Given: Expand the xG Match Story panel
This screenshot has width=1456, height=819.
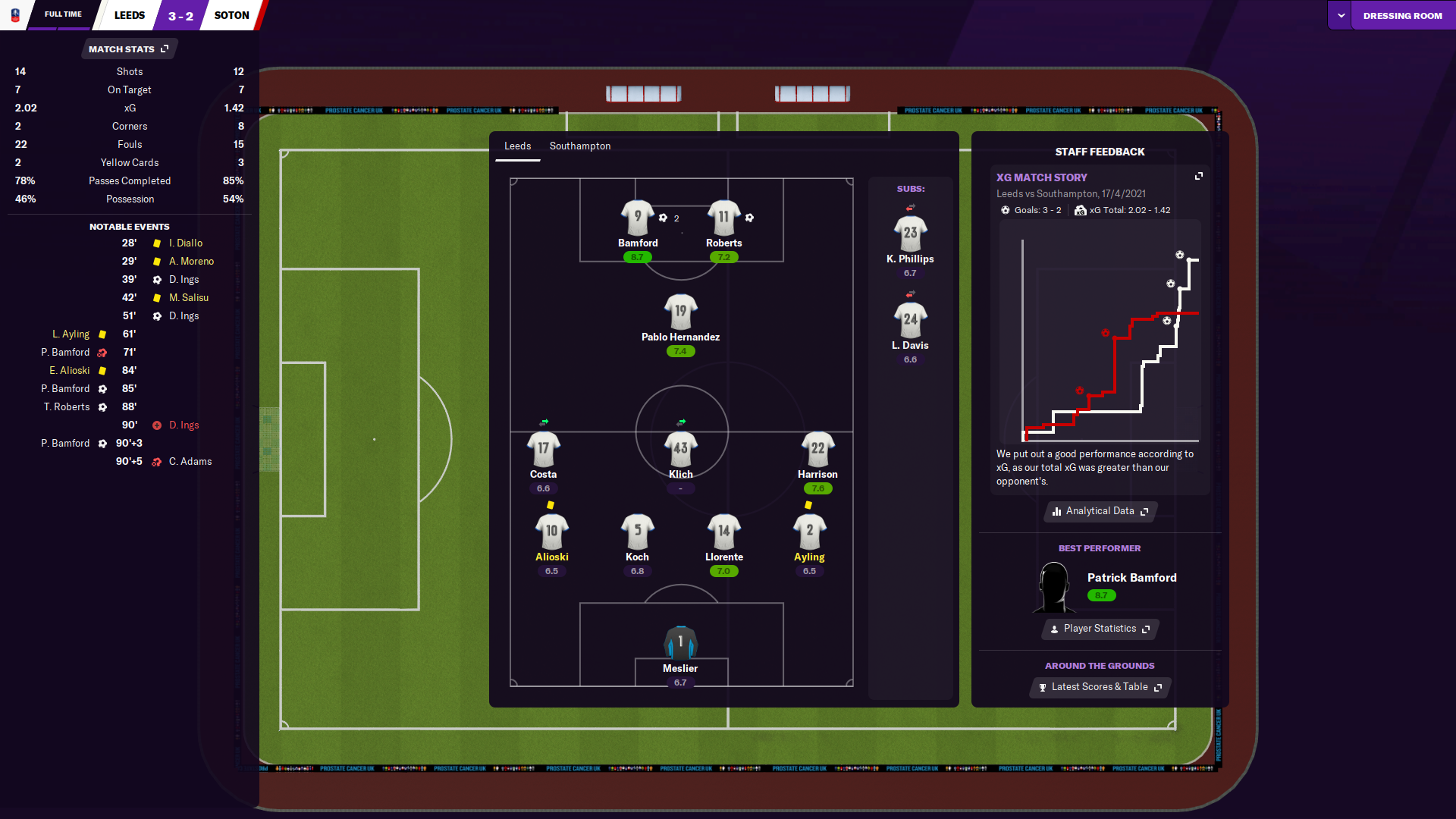Looking at the screenshot, I should click(1199, 176).
